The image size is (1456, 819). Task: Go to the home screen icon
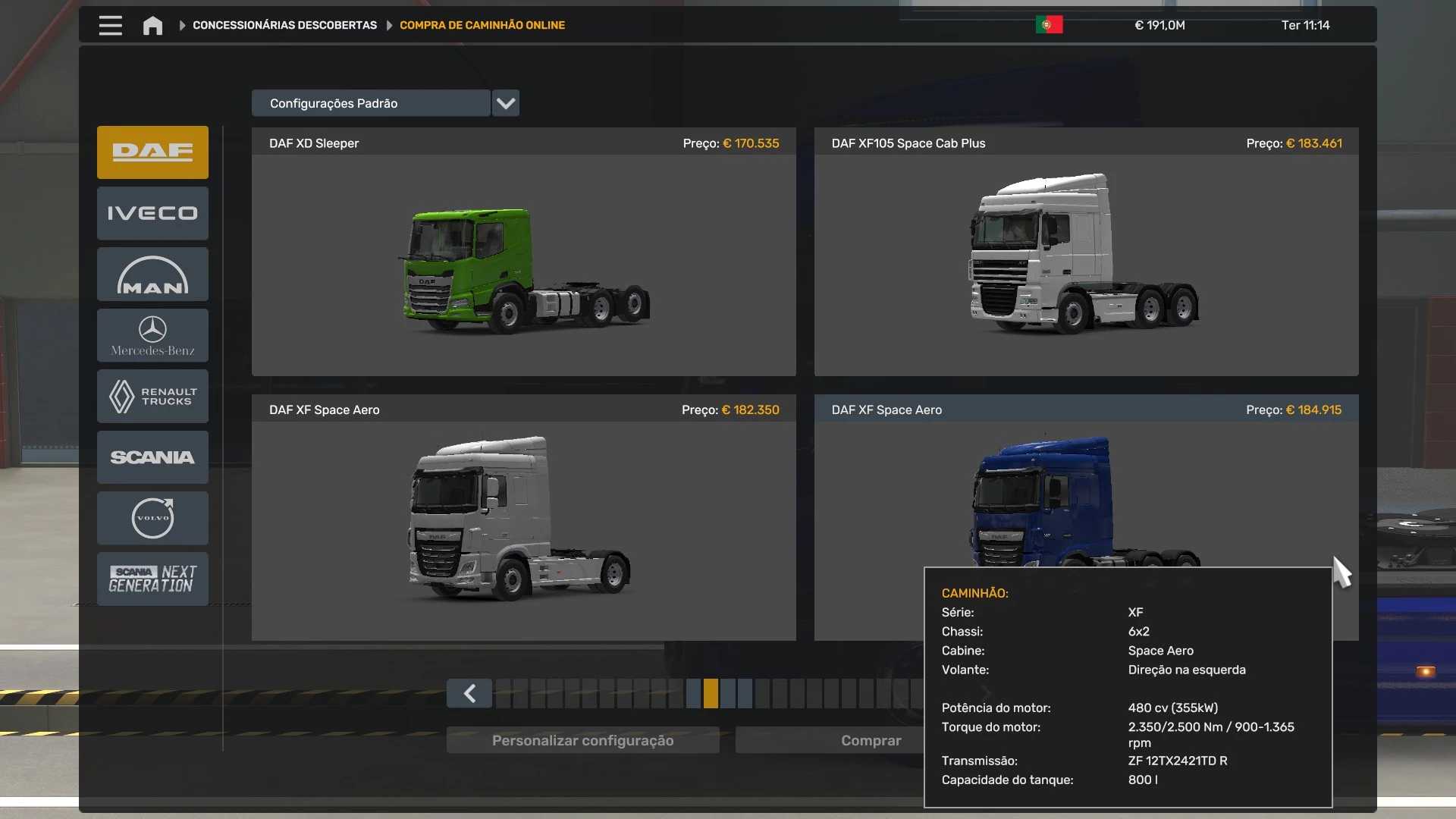click(x=152, y=26)
